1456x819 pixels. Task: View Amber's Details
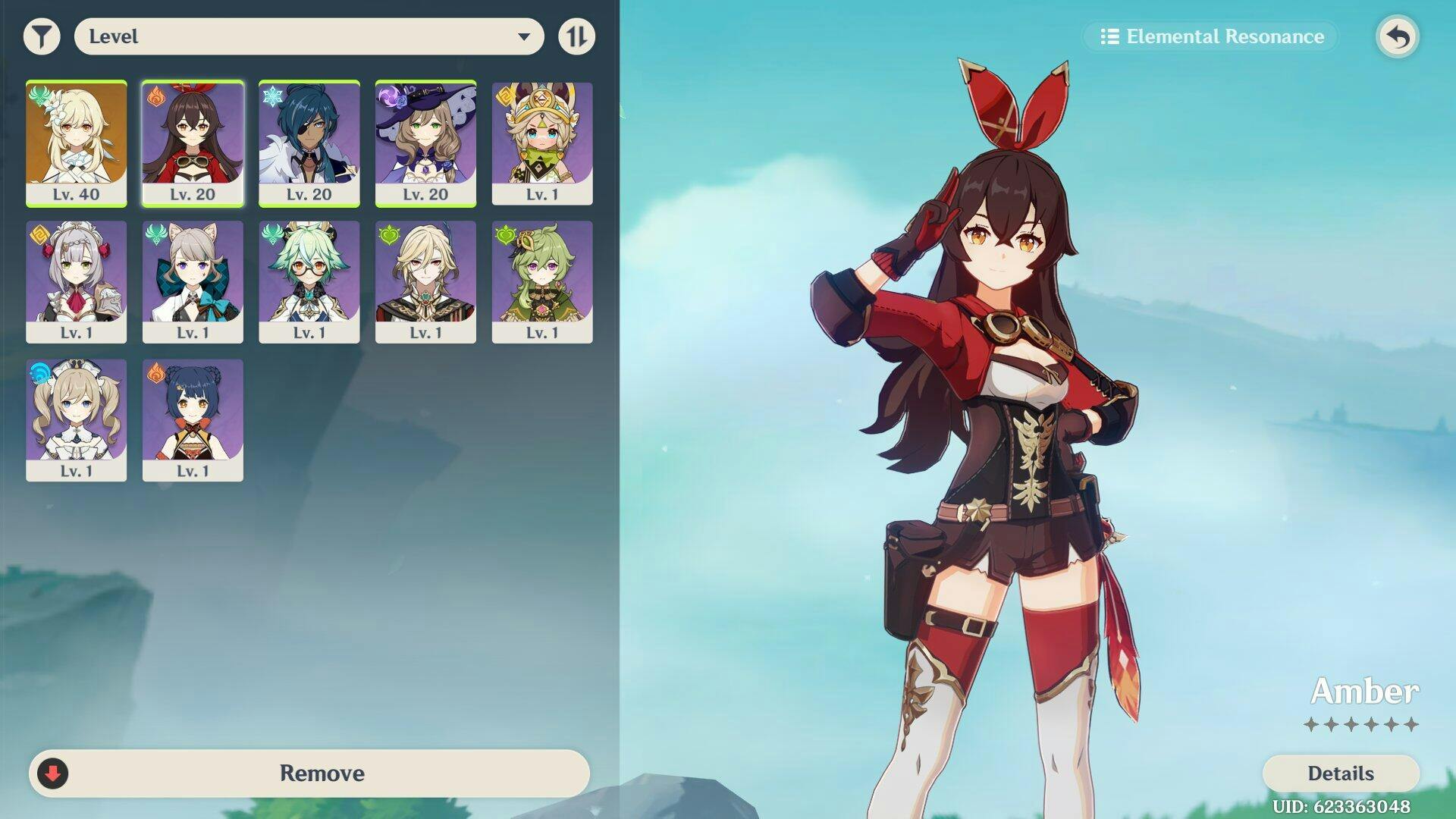tap(1340, 773)
